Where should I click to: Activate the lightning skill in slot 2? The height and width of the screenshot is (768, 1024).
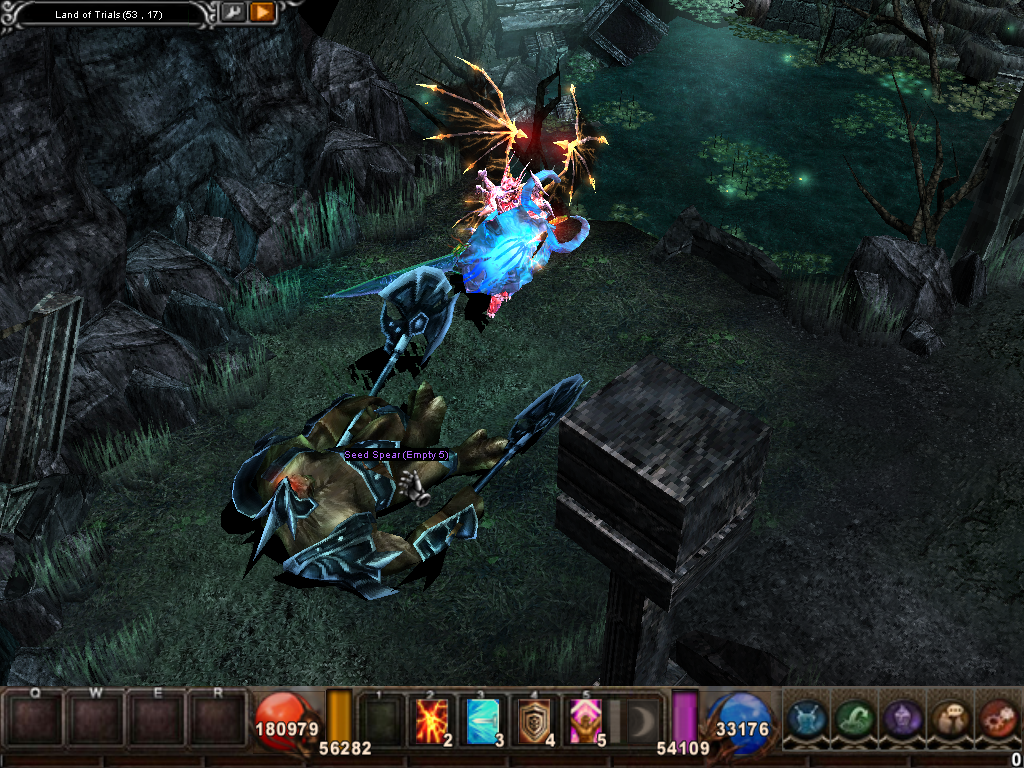433,720
